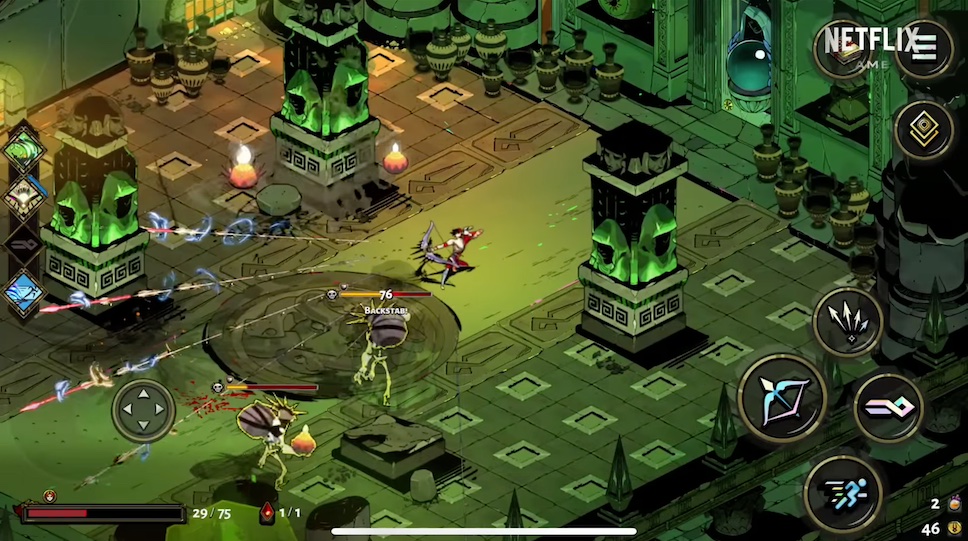Tap the stacked diamonds boon button

[x=923, y=130]
